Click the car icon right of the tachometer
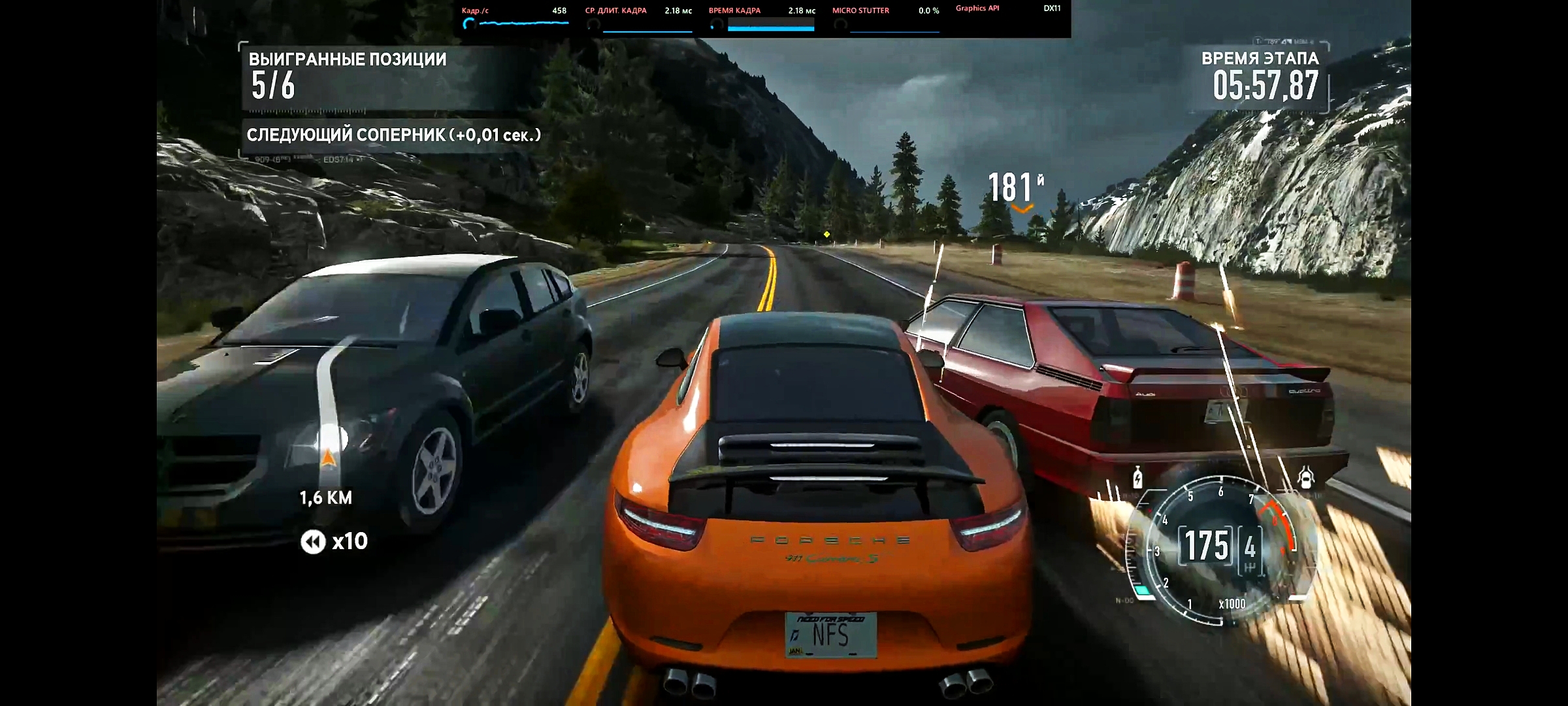1568x706 pixels. click(1305, 478)
